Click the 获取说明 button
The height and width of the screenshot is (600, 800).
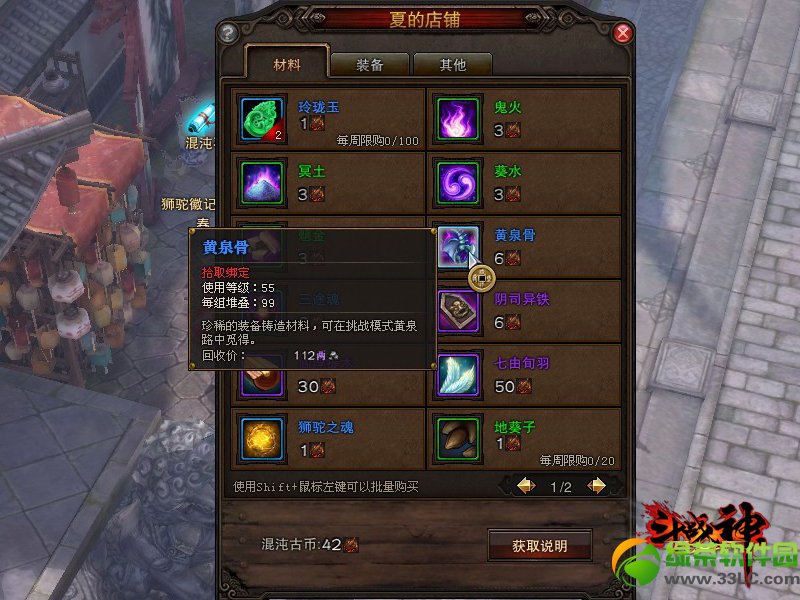pos(539,546)
